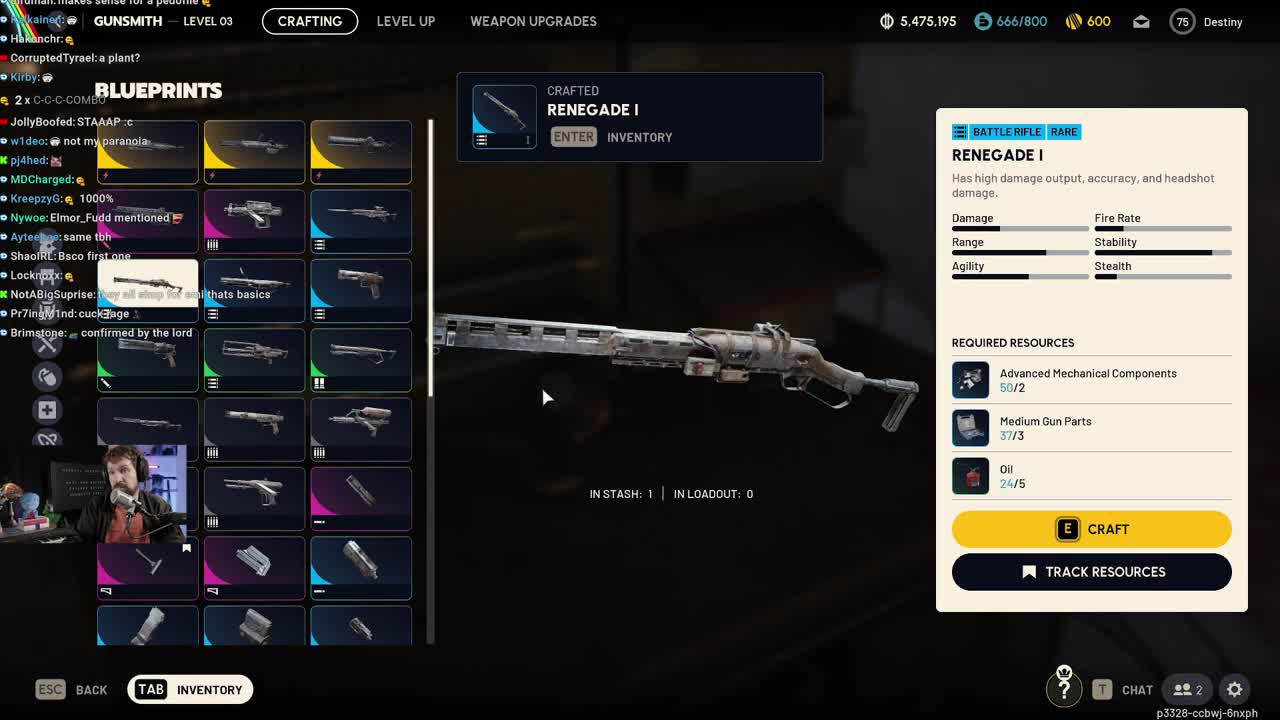The image size is (1280, 720).
Task: Open Inventory from the bottom bar
Action: pyautogui.click(x=190, y=689)
